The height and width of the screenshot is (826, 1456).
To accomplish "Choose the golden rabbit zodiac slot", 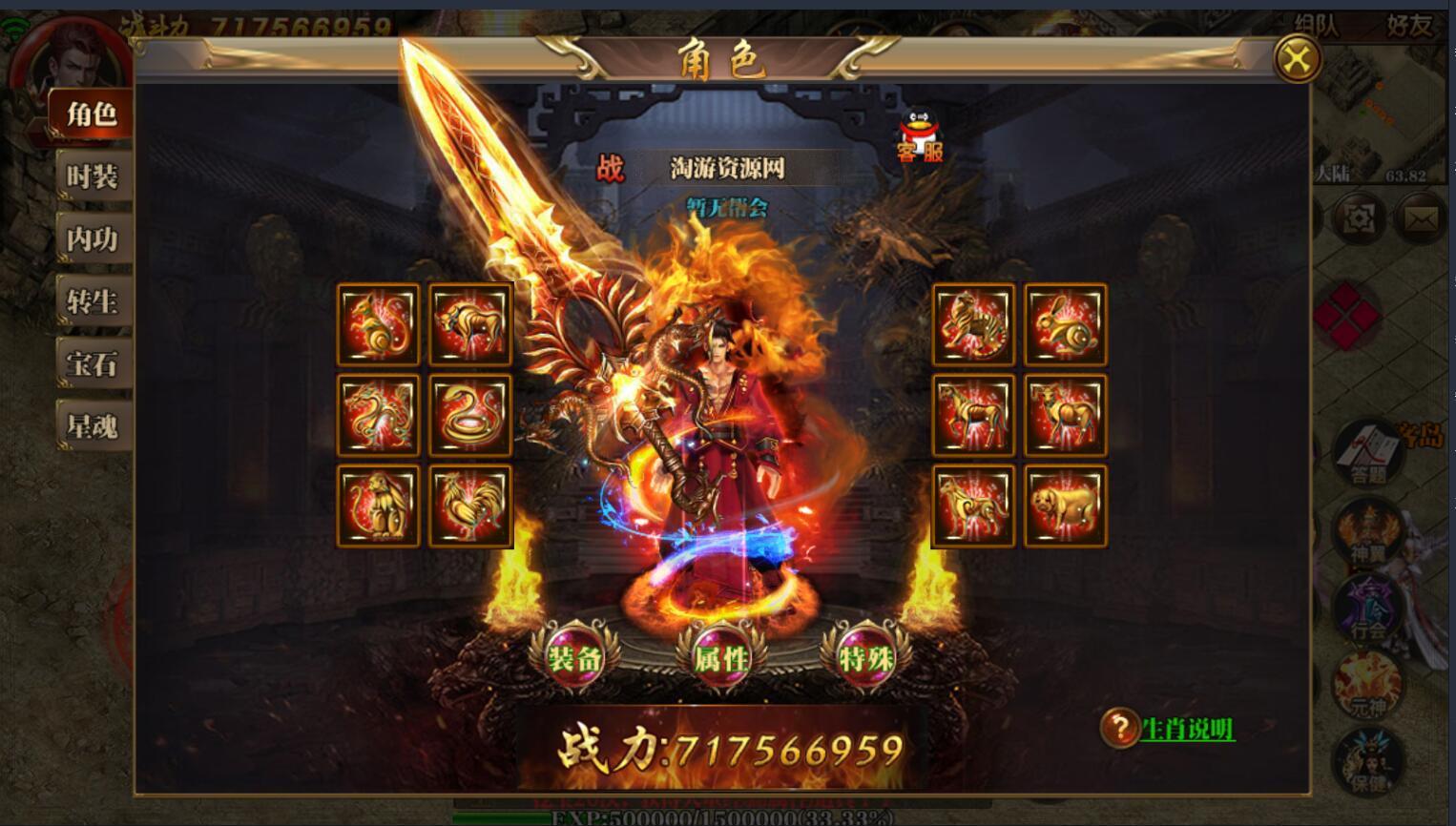I will (1065, 324).
